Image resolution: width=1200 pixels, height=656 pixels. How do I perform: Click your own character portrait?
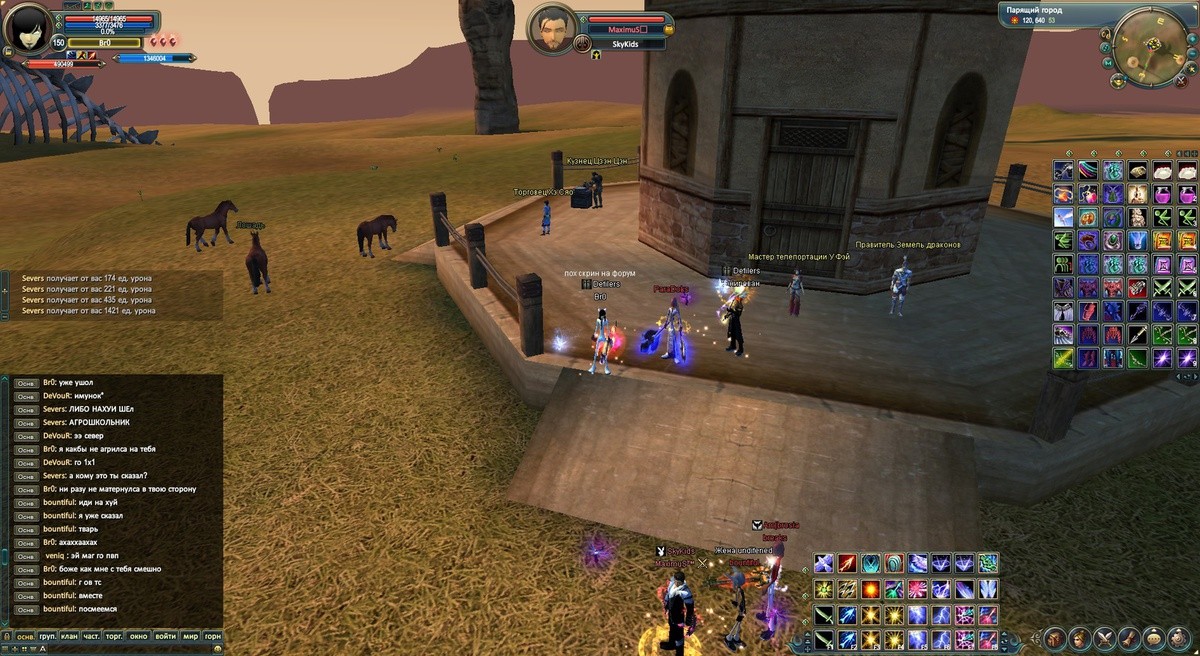click(x=27, y=28)
